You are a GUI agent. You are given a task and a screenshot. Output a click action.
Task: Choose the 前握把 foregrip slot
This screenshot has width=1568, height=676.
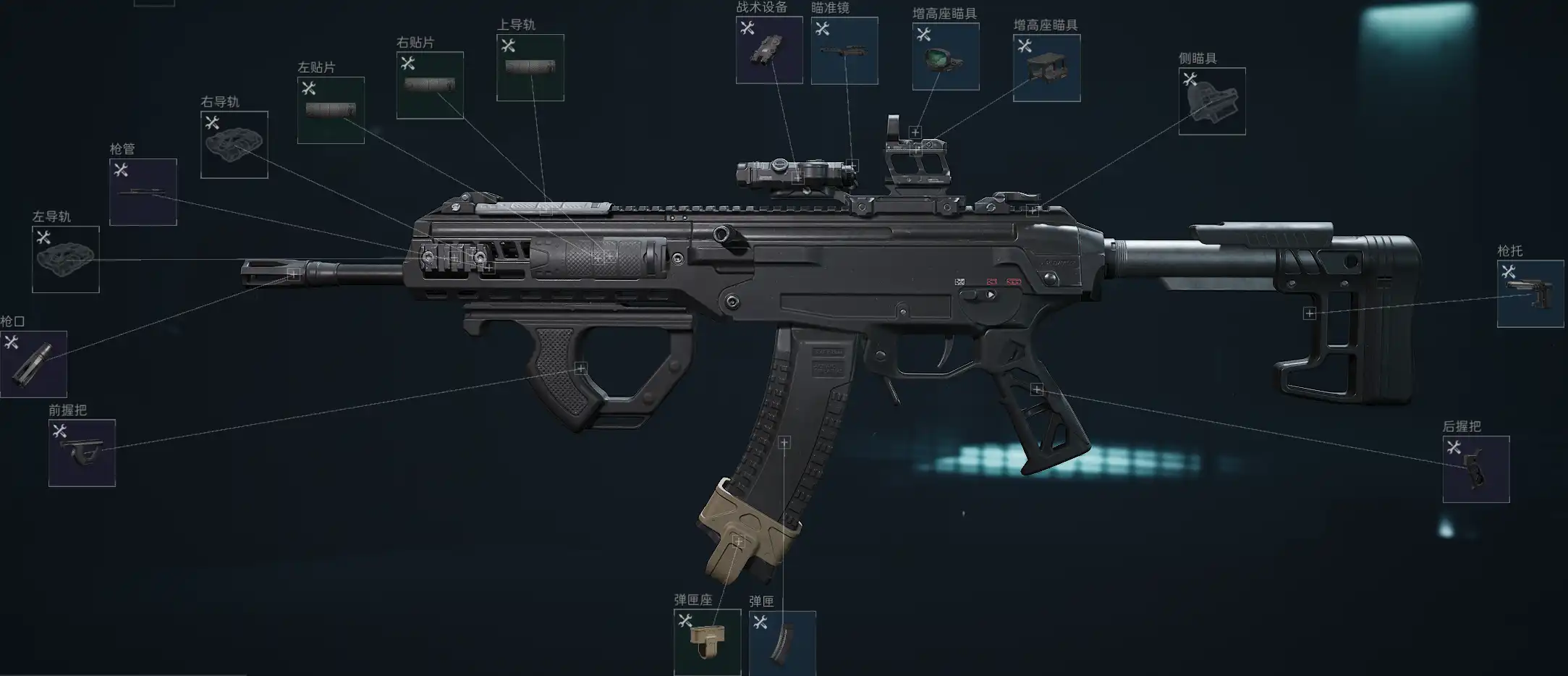tap(82, 453)
